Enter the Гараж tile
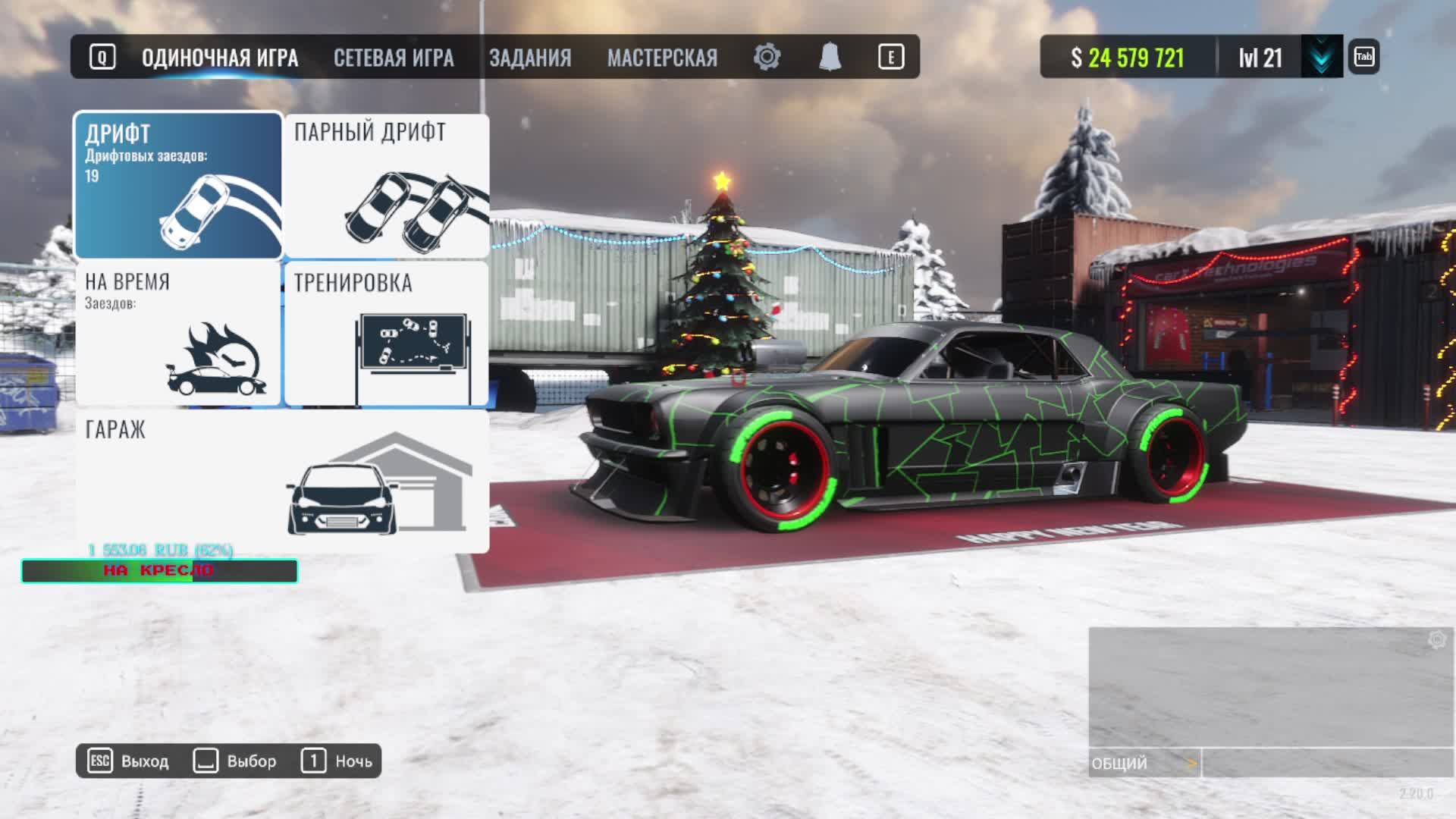Screen dimensions: 1456x819 pos(282,482)
